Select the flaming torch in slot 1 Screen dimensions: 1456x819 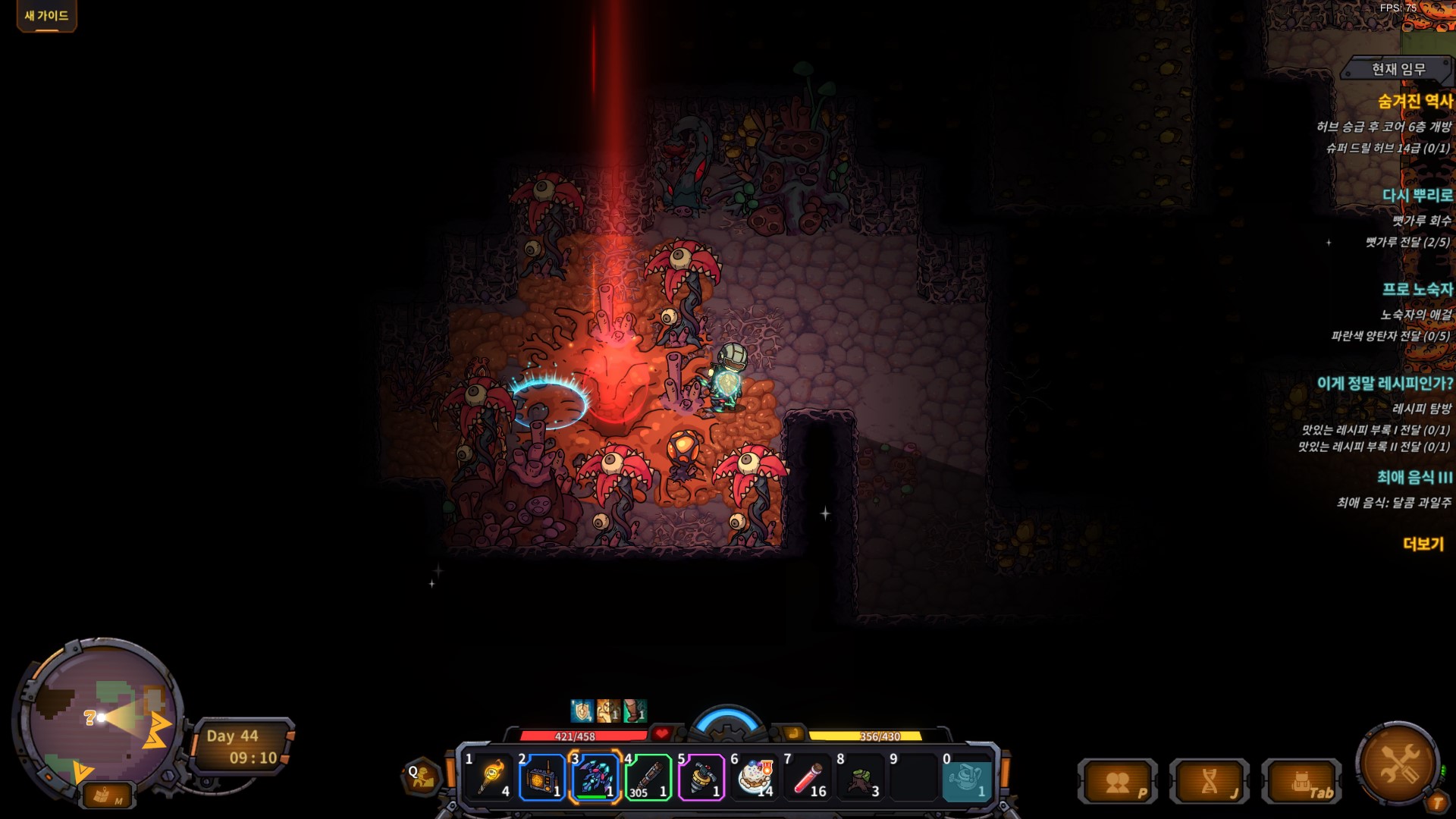click(490, 777)
